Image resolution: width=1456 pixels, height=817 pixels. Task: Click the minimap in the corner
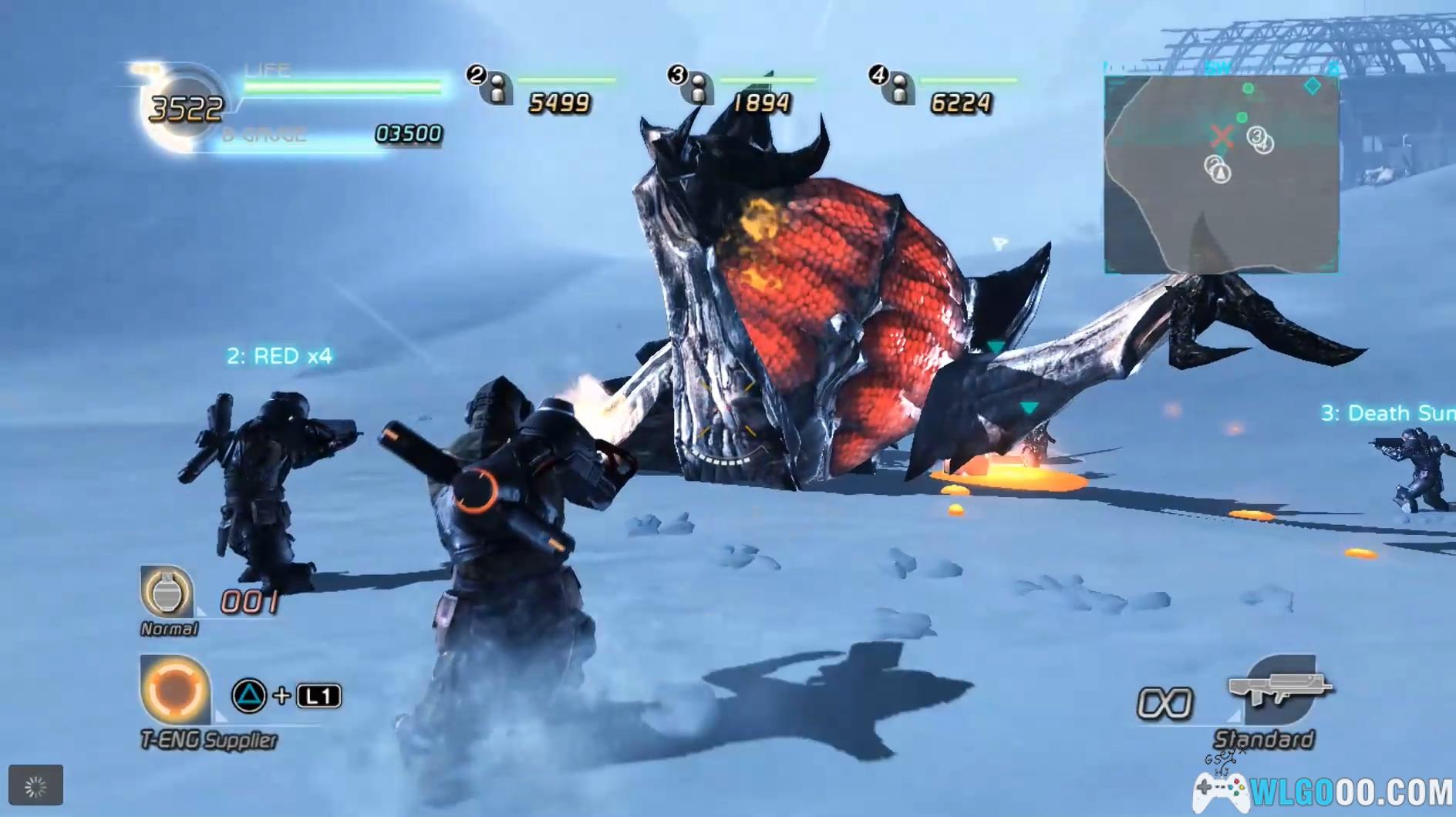click(x=1221, y=174)
